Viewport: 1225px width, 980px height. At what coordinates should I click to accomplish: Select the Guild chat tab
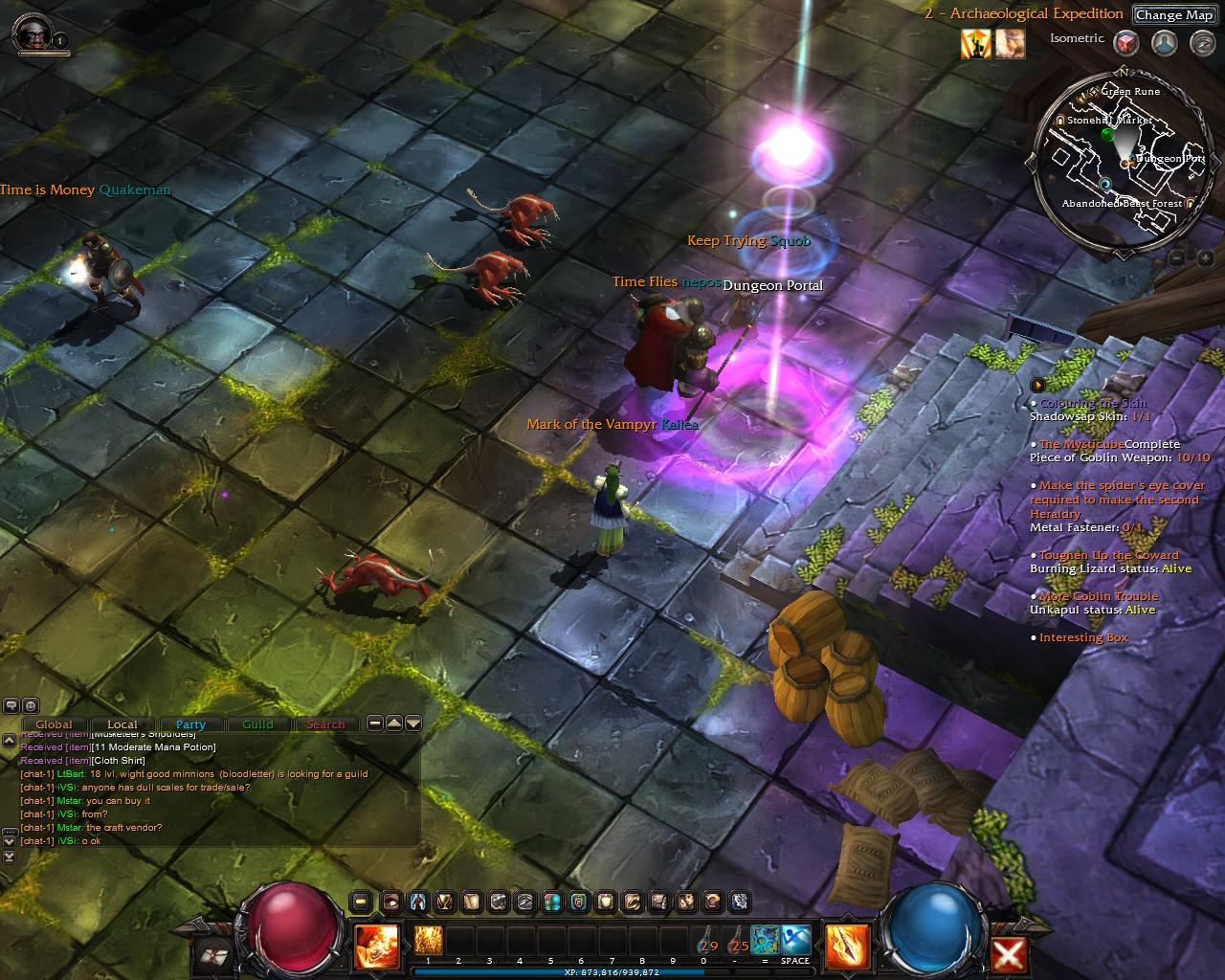[257, 724]
